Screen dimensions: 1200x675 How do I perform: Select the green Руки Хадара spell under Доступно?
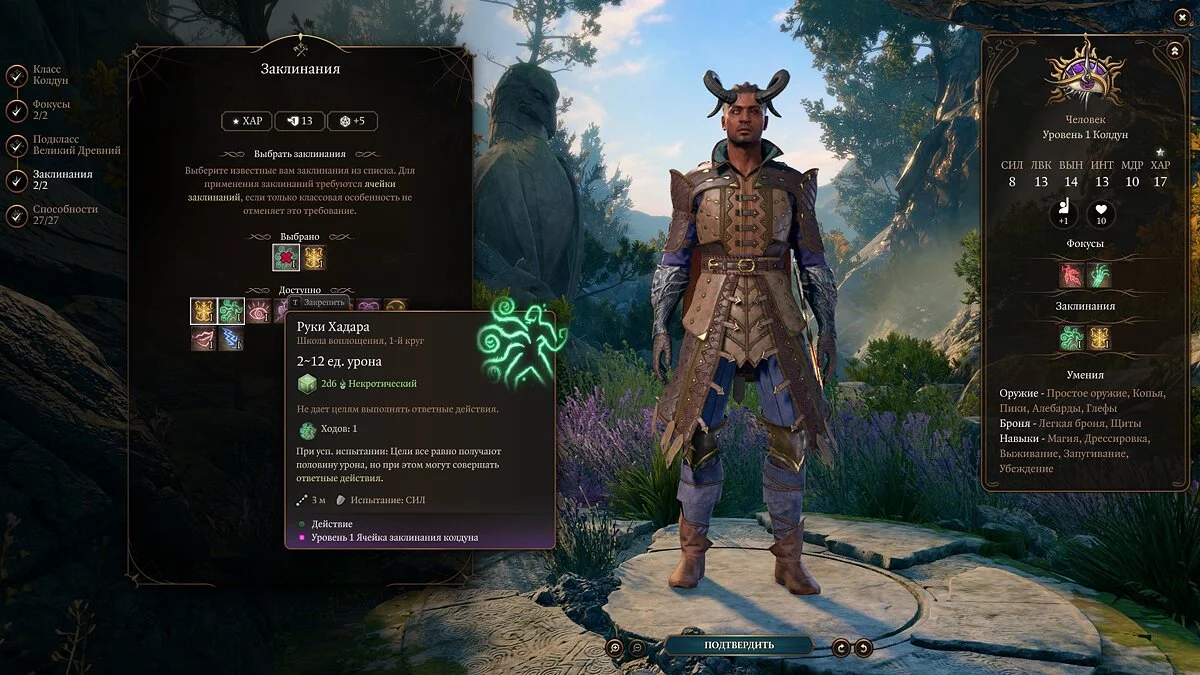231,311
